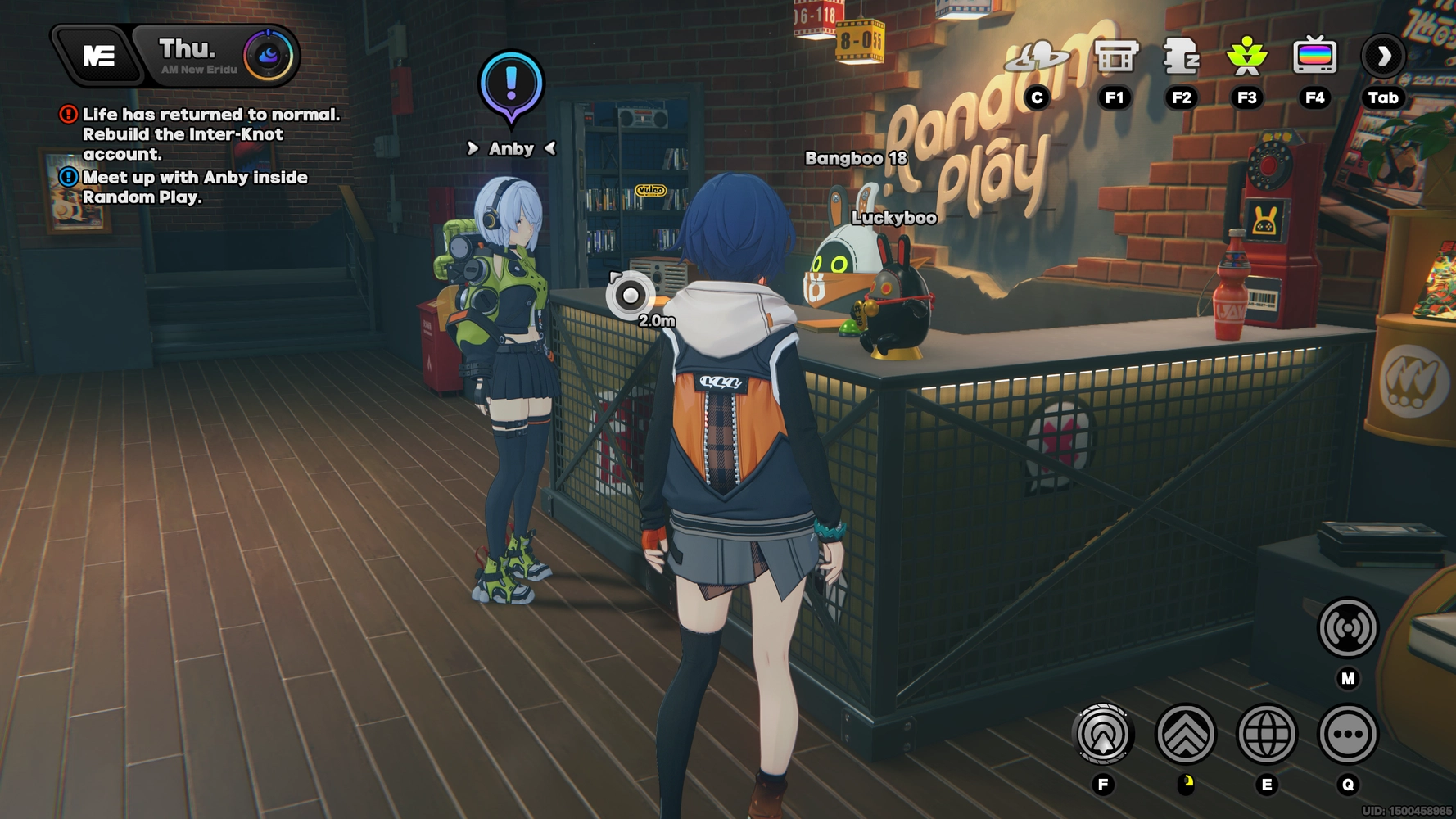The width and height of the screenshot is (1456, 819).
Task: Expand the top menu with the arrow
Action: point(1383,57)
